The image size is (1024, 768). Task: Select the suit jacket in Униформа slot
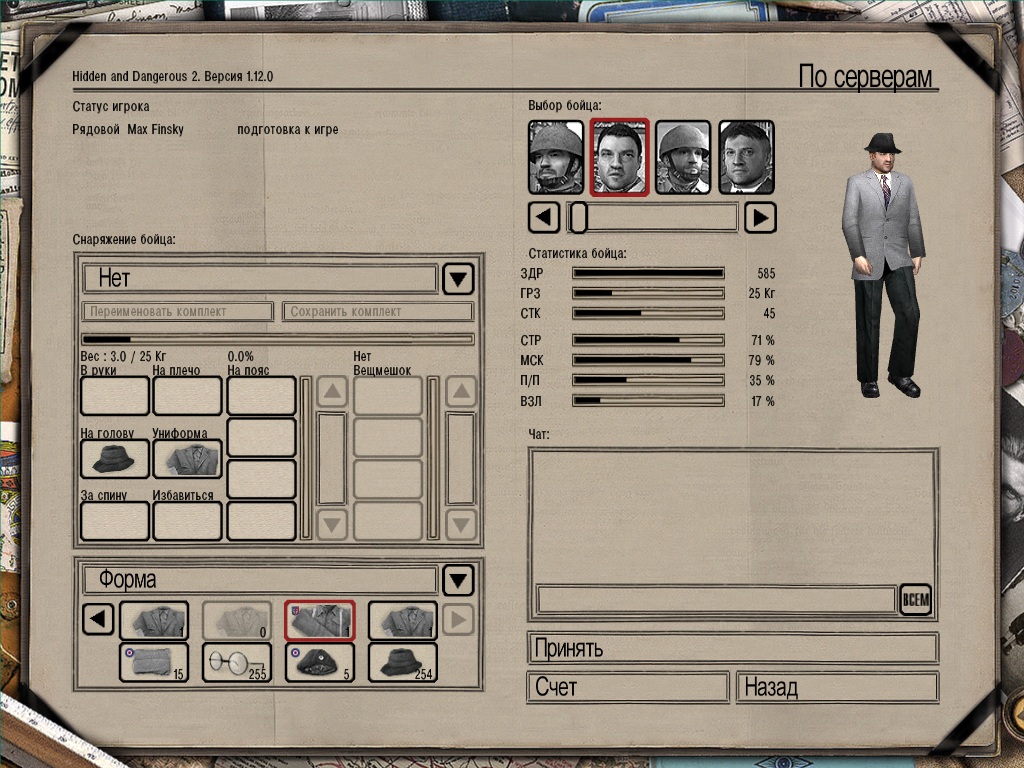[x=187, y=459]
